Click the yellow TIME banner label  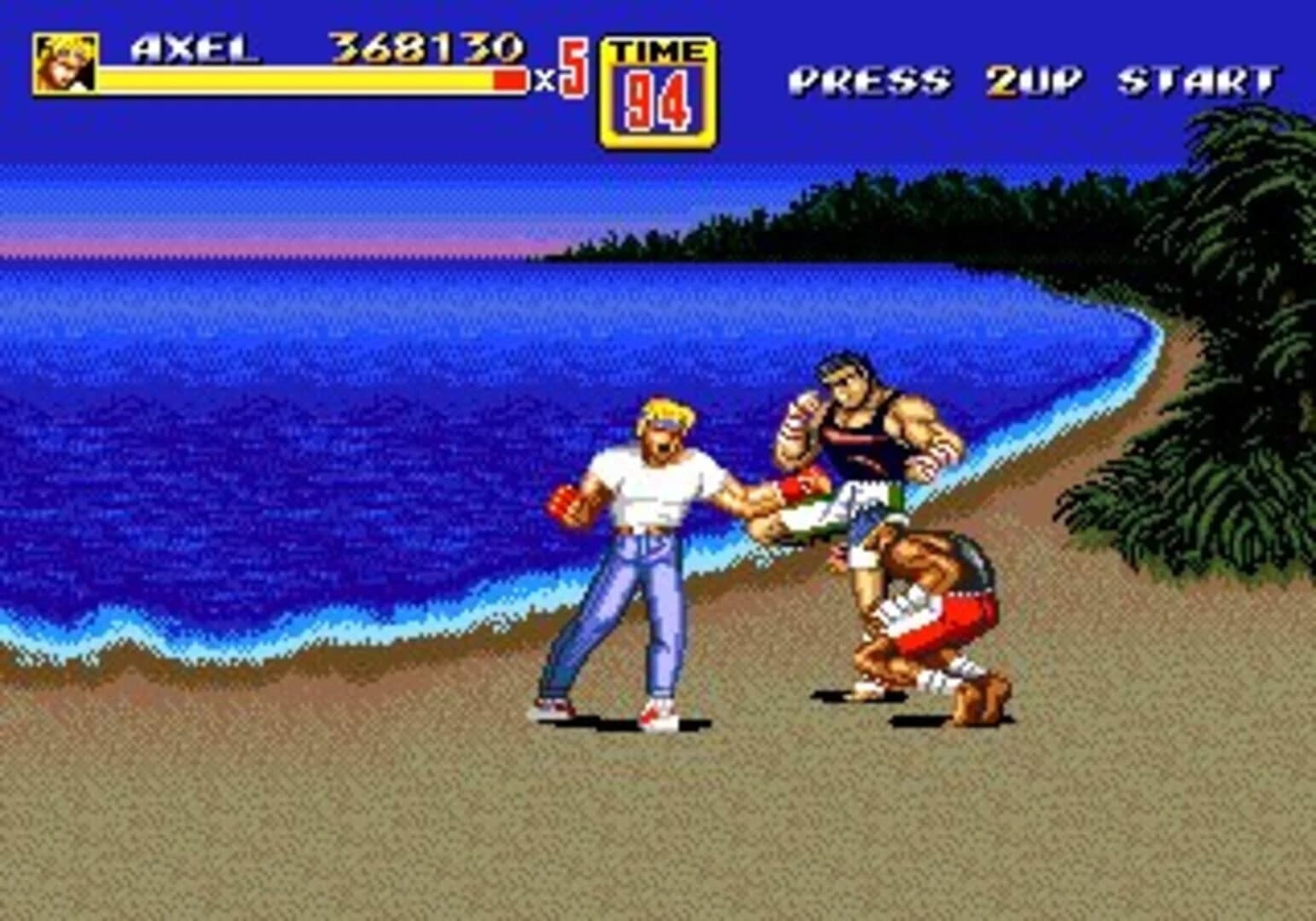click(661, 51)
